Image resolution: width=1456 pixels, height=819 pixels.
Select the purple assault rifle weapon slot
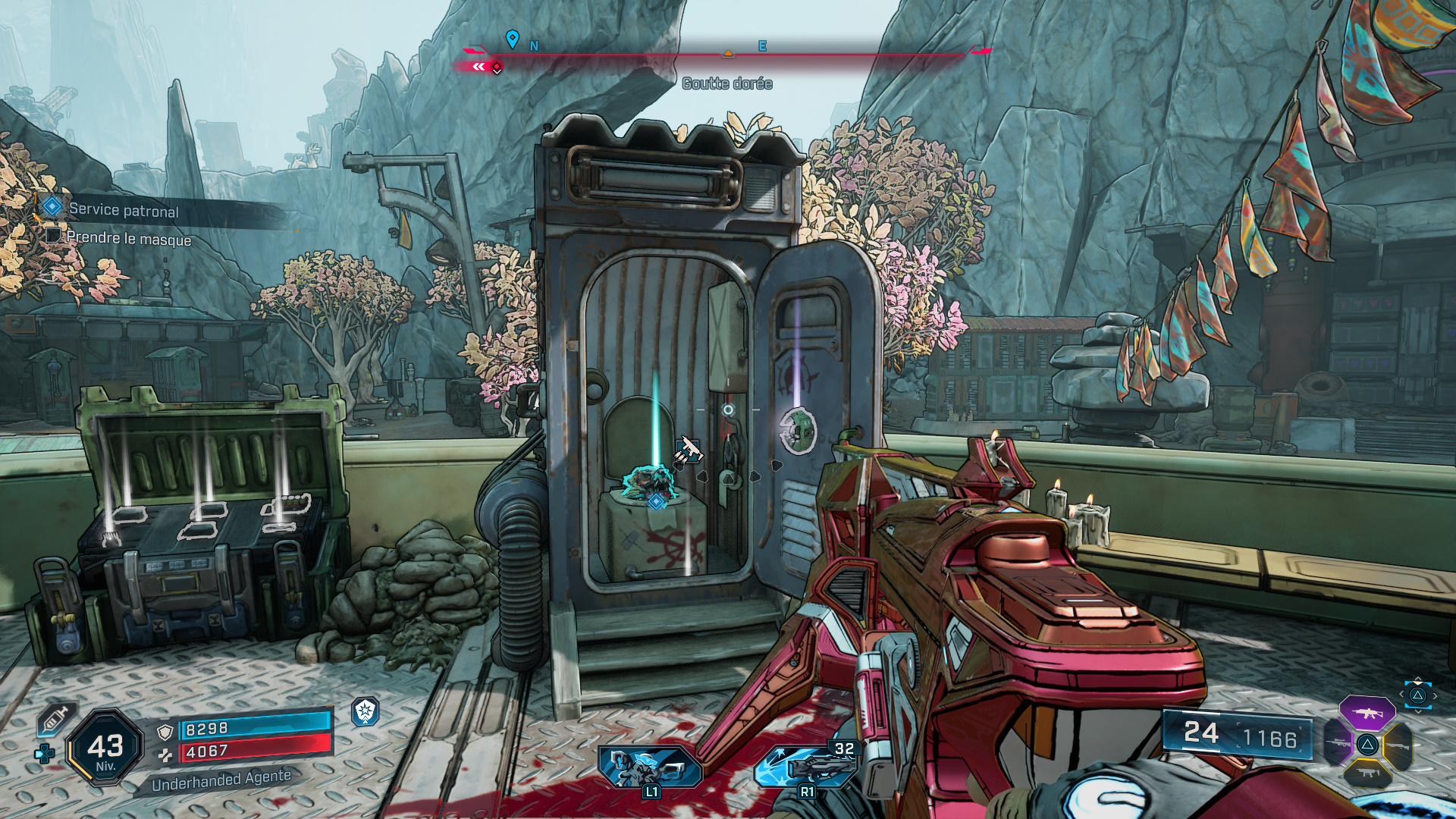(x=1367, y=713)
